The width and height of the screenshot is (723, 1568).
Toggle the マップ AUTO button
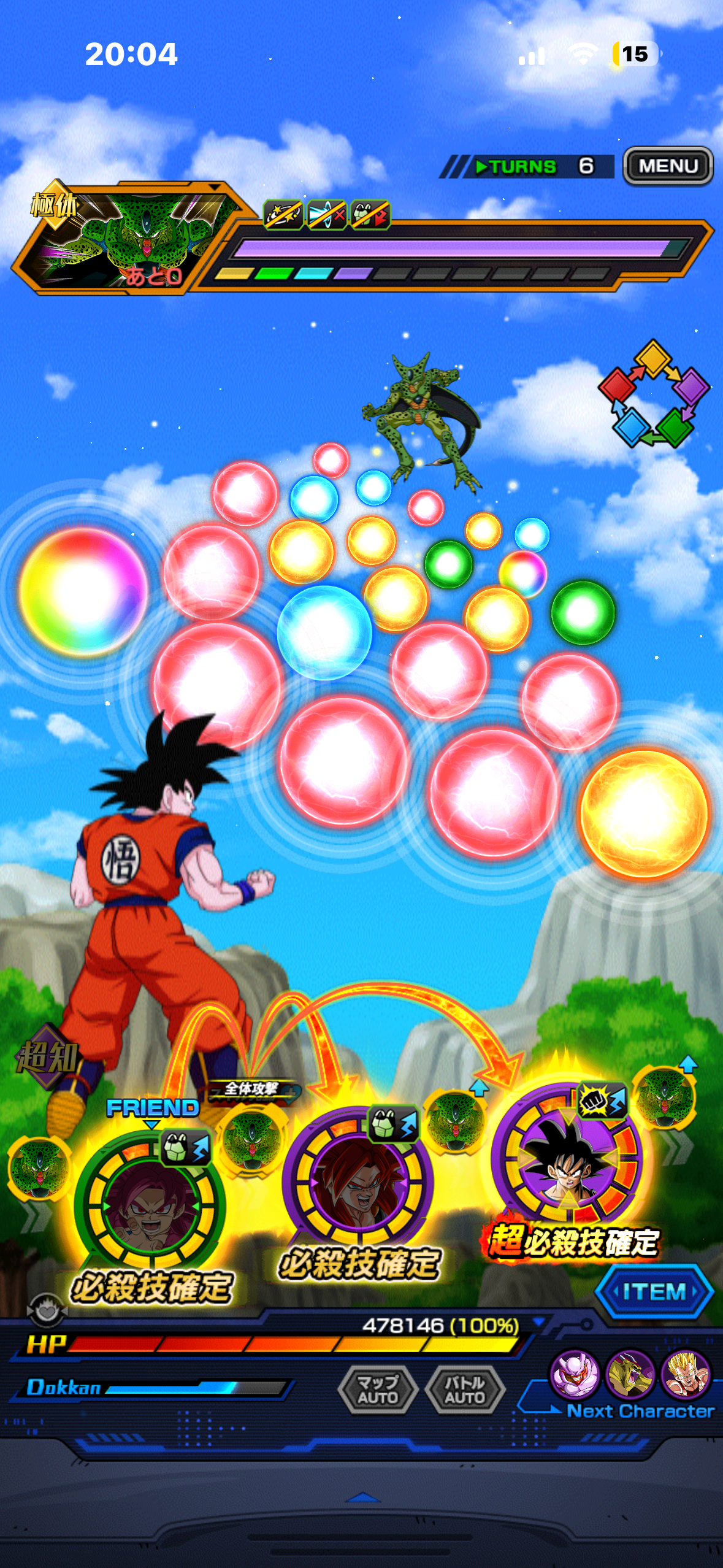click(378, 1389)
